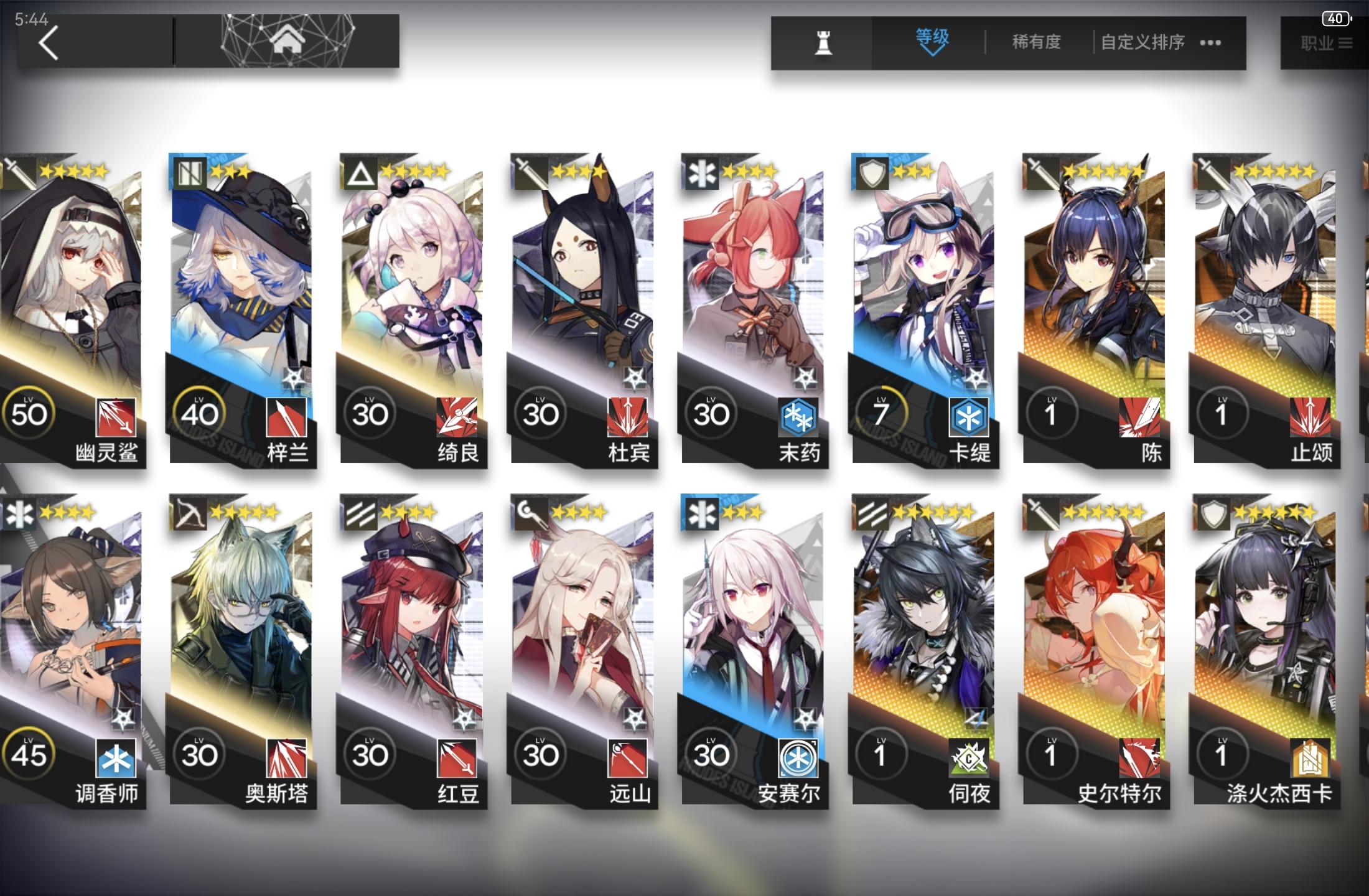Open more sort options with the ... menu
Screen dimensions: 1369x896
coord(1210,42)
